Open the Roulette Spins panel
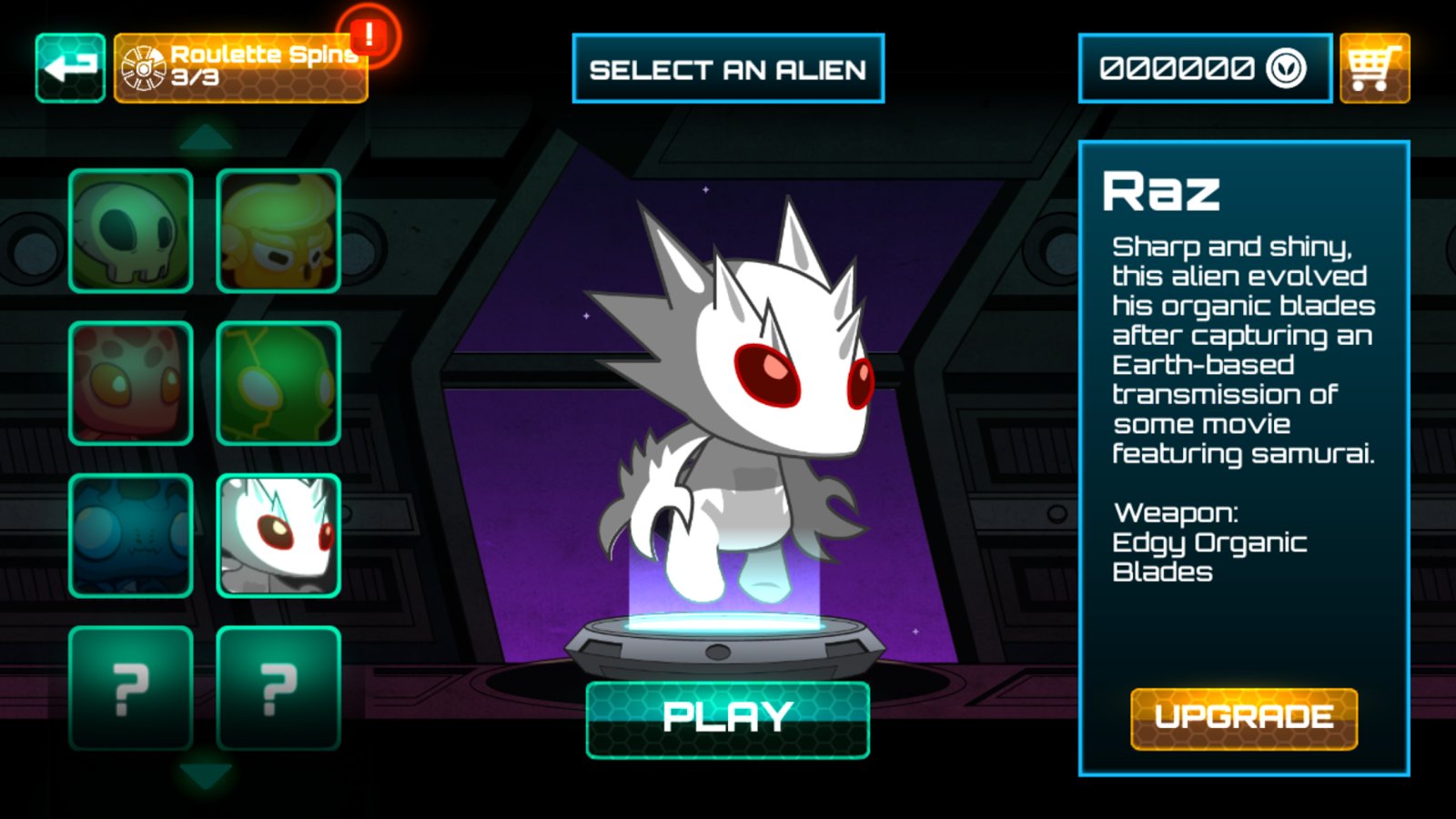Image resolution: width=1456 pixels, height=819 pixels. point(241,68)
